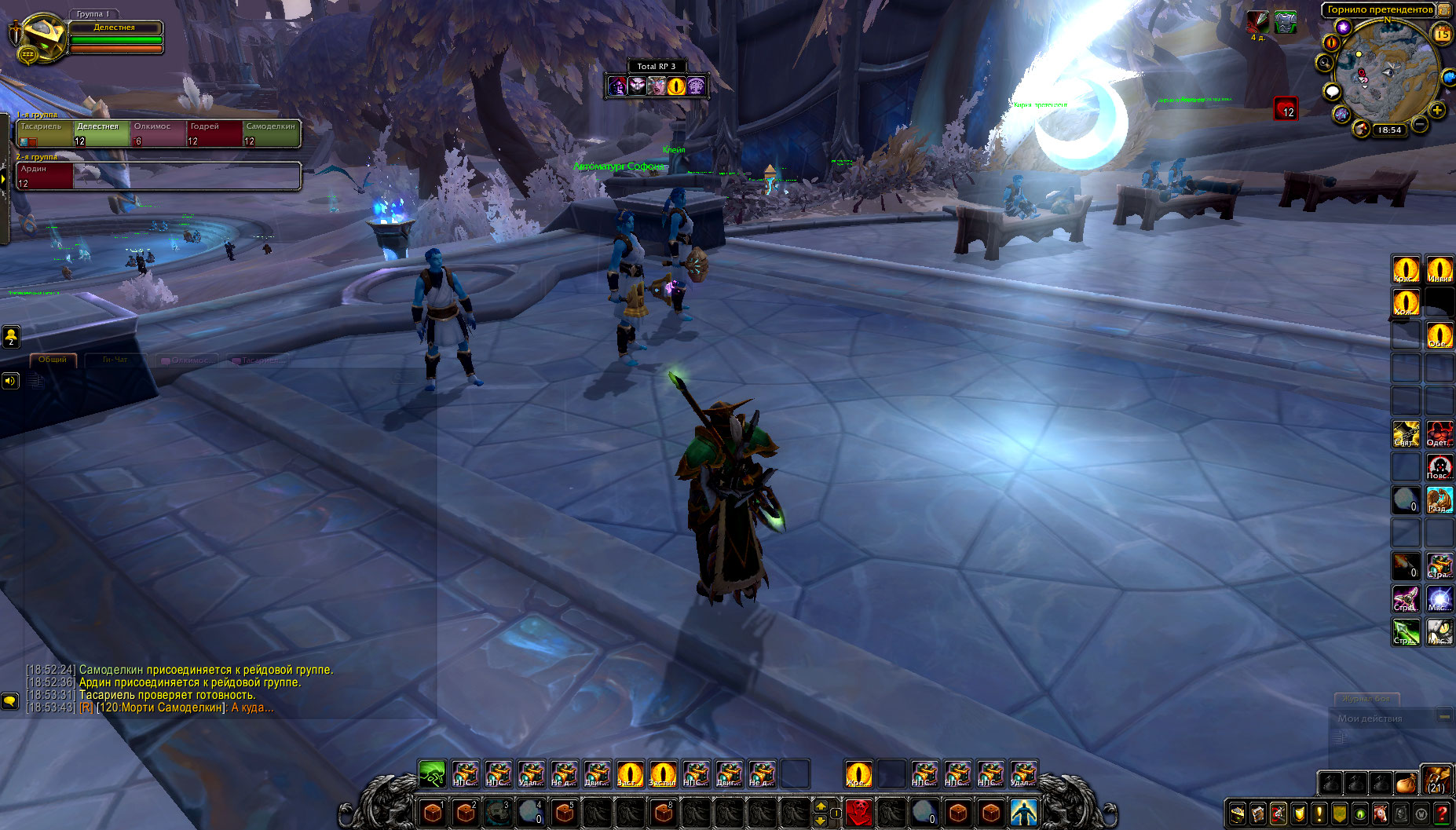
Task: Open the mounts and collections horse button
Action: point(1381,814)
